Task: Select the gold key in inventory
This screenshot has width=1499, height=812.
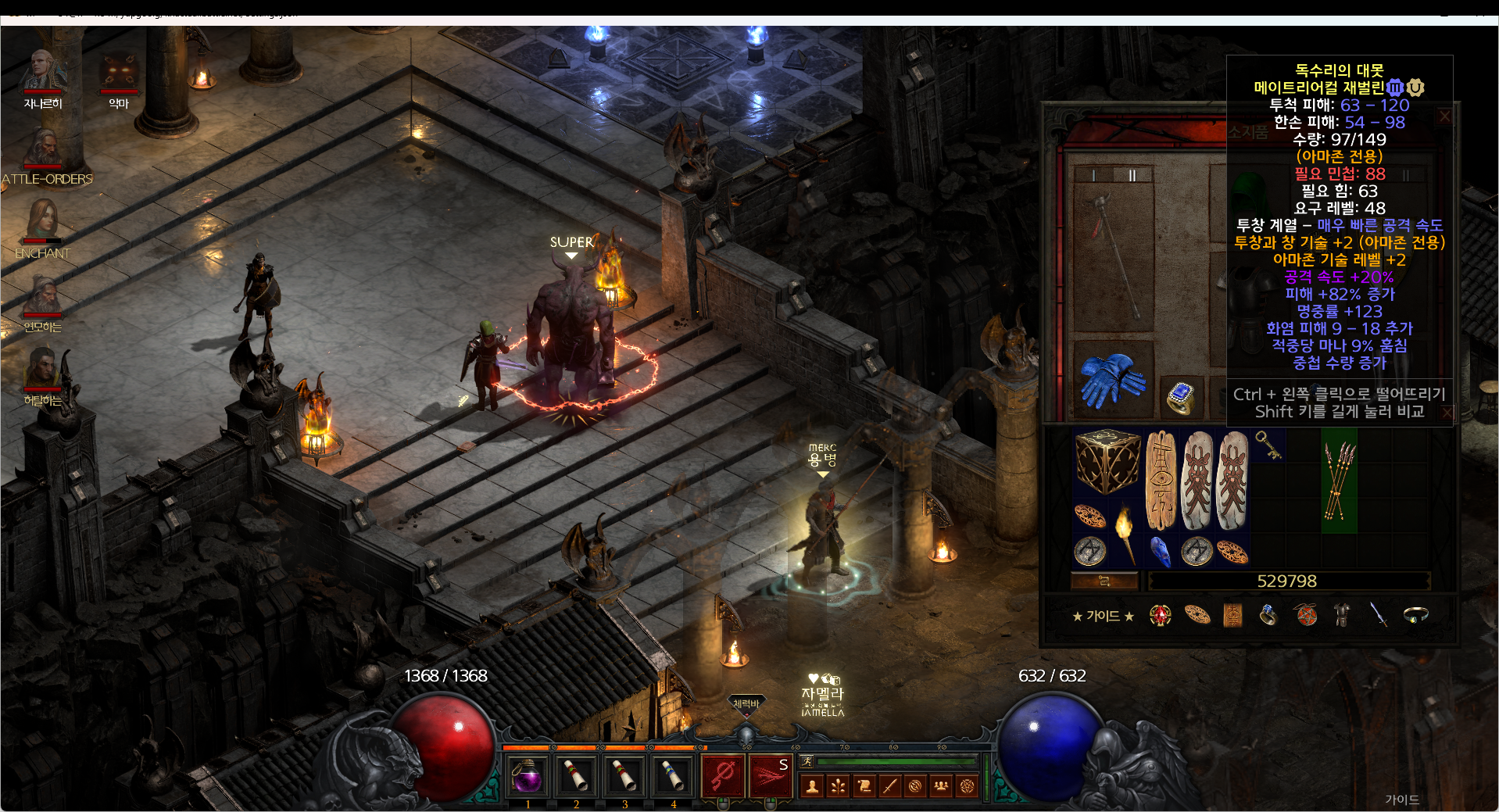Action: 1268,445
